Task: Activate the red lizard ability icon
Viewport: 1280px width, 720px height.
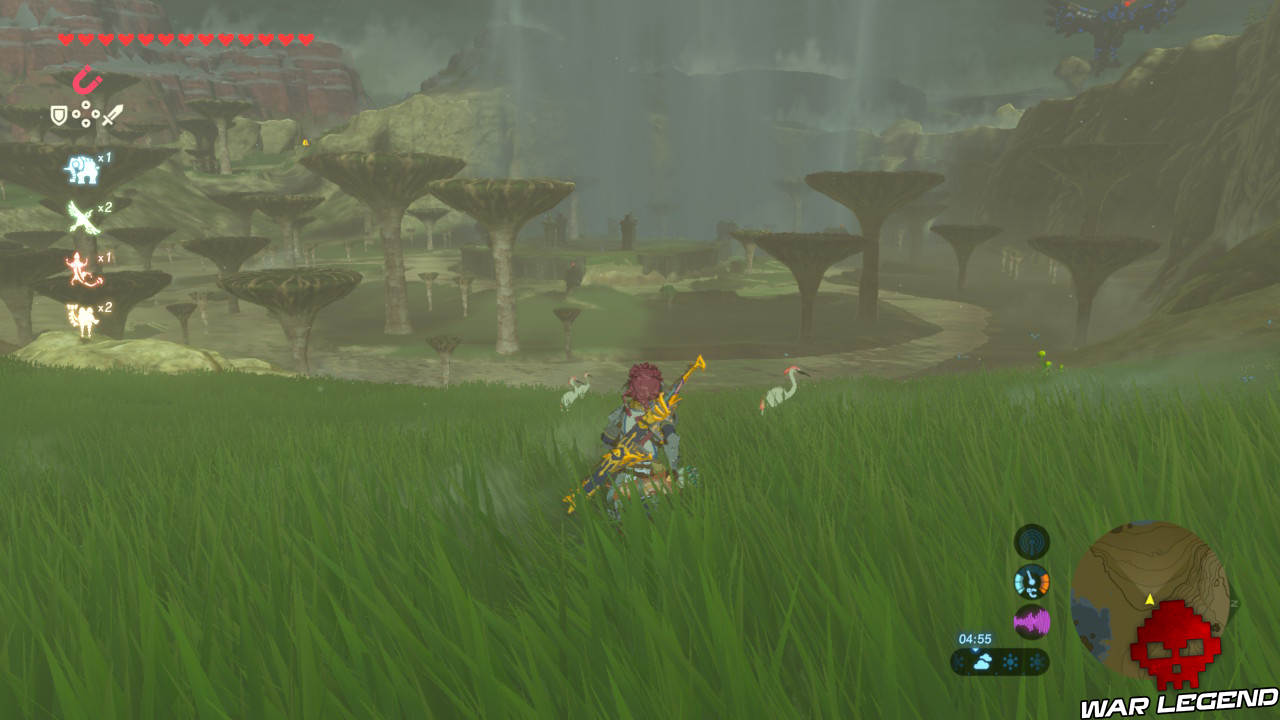Action: pyautogui.click(x=80, y=267)
